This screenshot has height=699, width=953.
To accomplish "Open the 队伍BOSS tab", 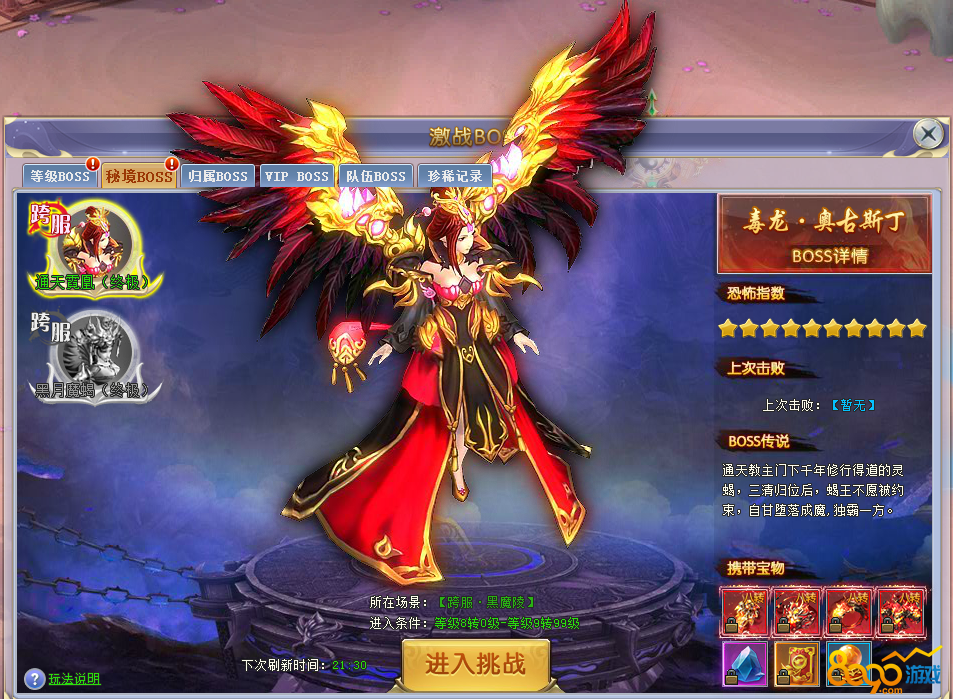I will tap(376, 176).
